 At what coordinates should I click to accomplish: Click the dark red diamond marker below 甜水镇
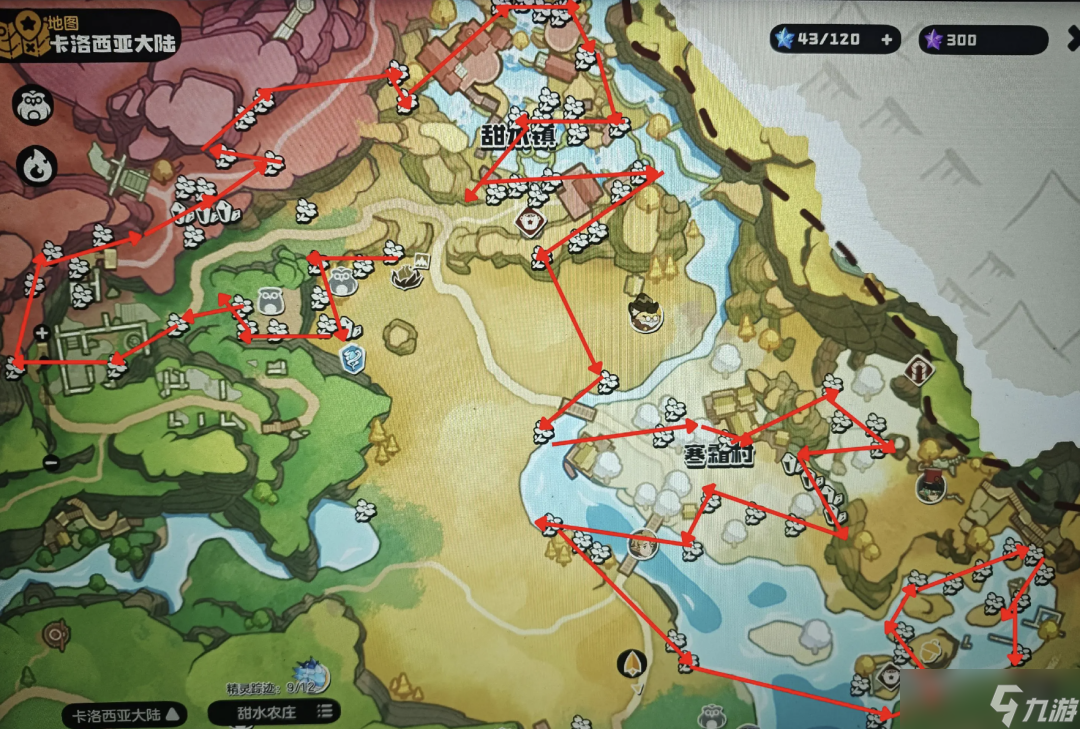[528, 220]
